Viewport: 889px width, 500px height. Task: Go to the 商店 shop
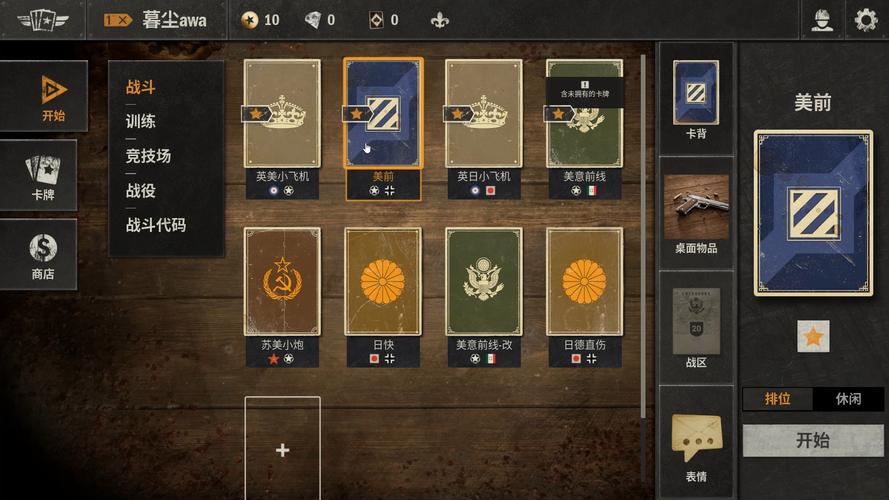[43, 254]
